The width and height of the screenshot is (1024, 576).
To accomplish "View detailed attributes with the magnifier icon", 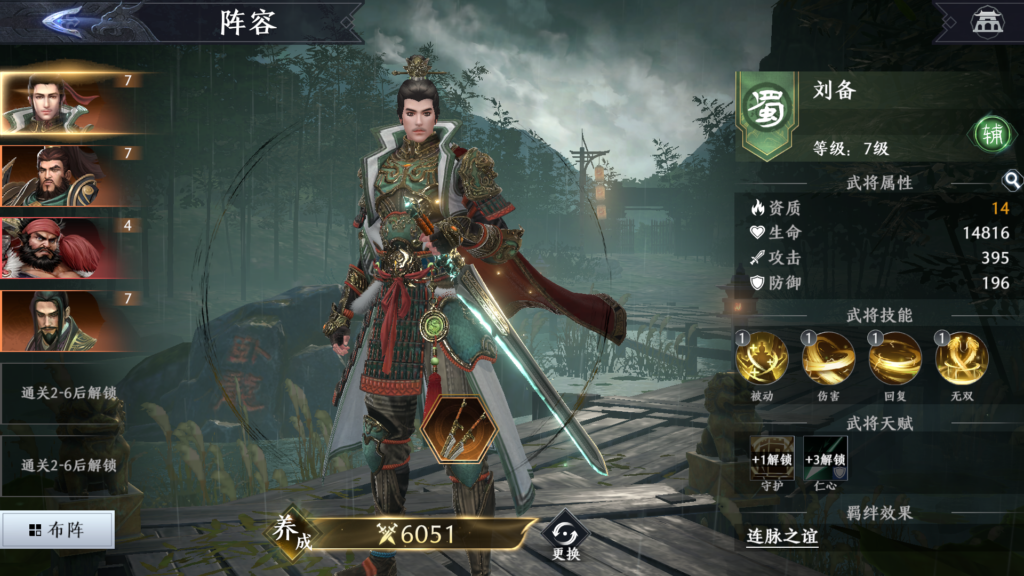I will 1012,181.
